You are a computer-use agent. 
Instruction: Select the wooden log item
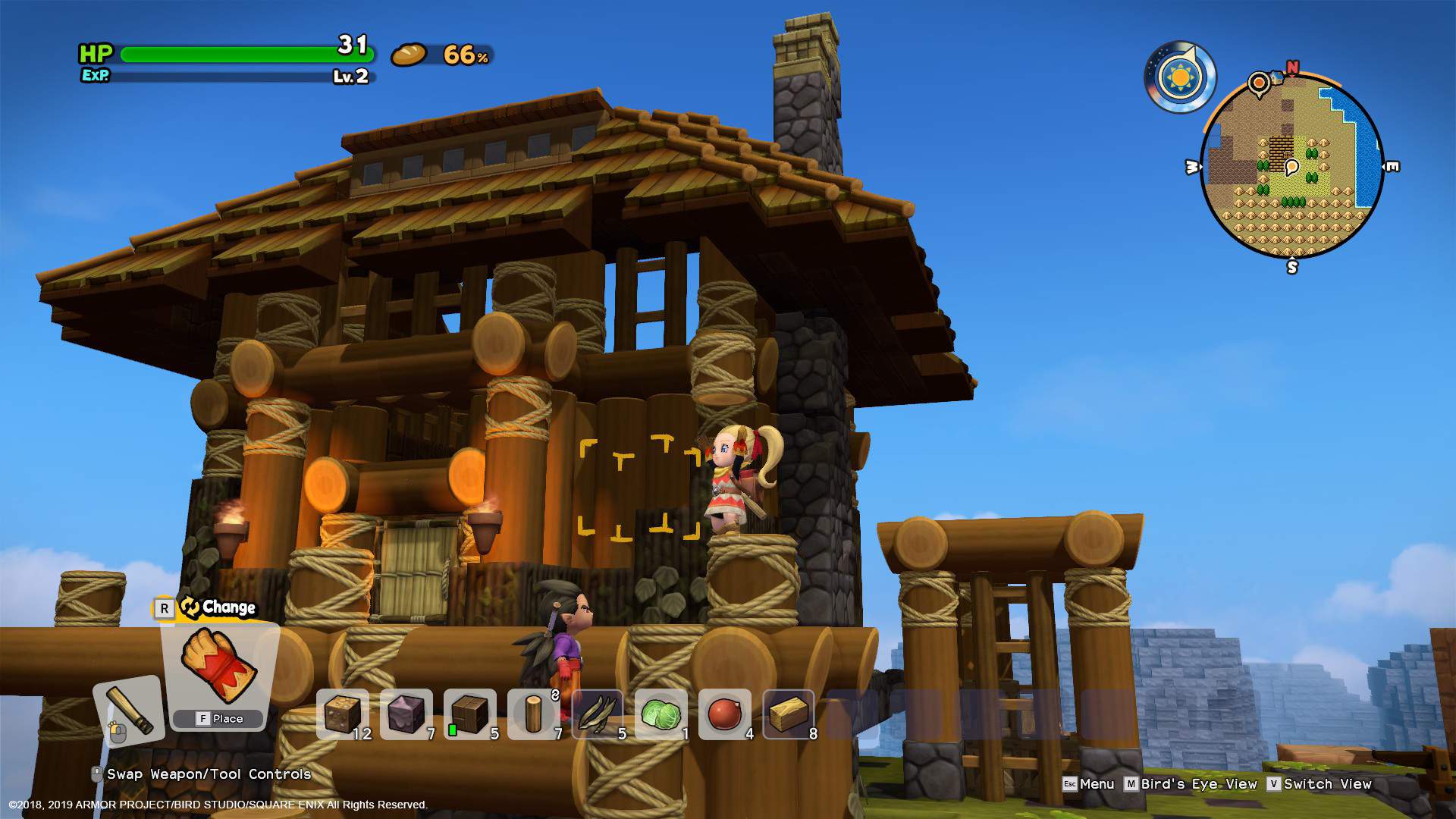click(x=533, y=713)
